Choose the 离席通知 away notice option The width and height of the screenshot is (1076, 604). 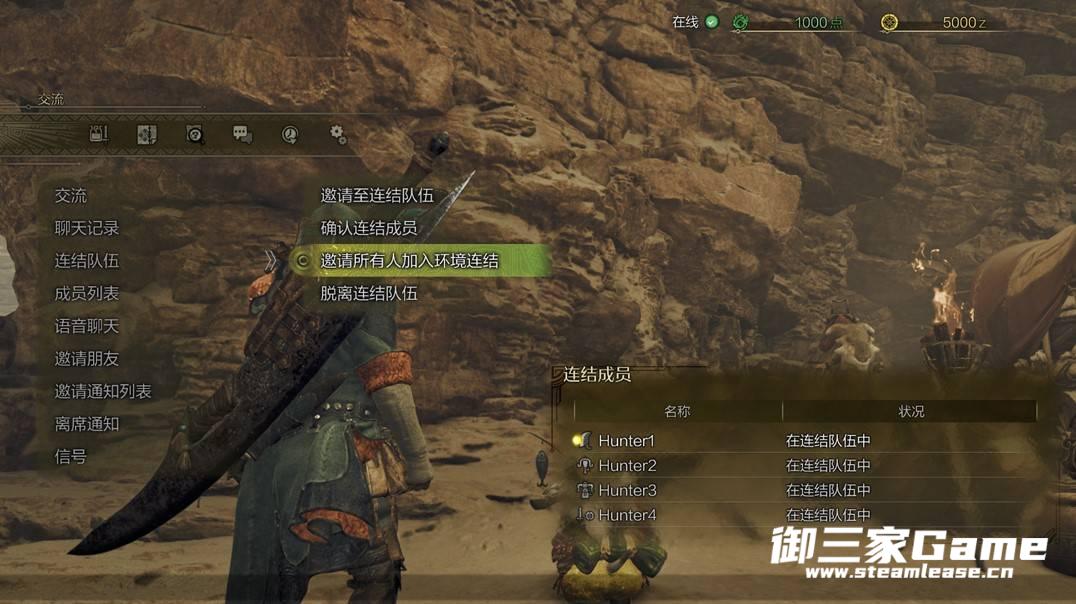[87, 424]
